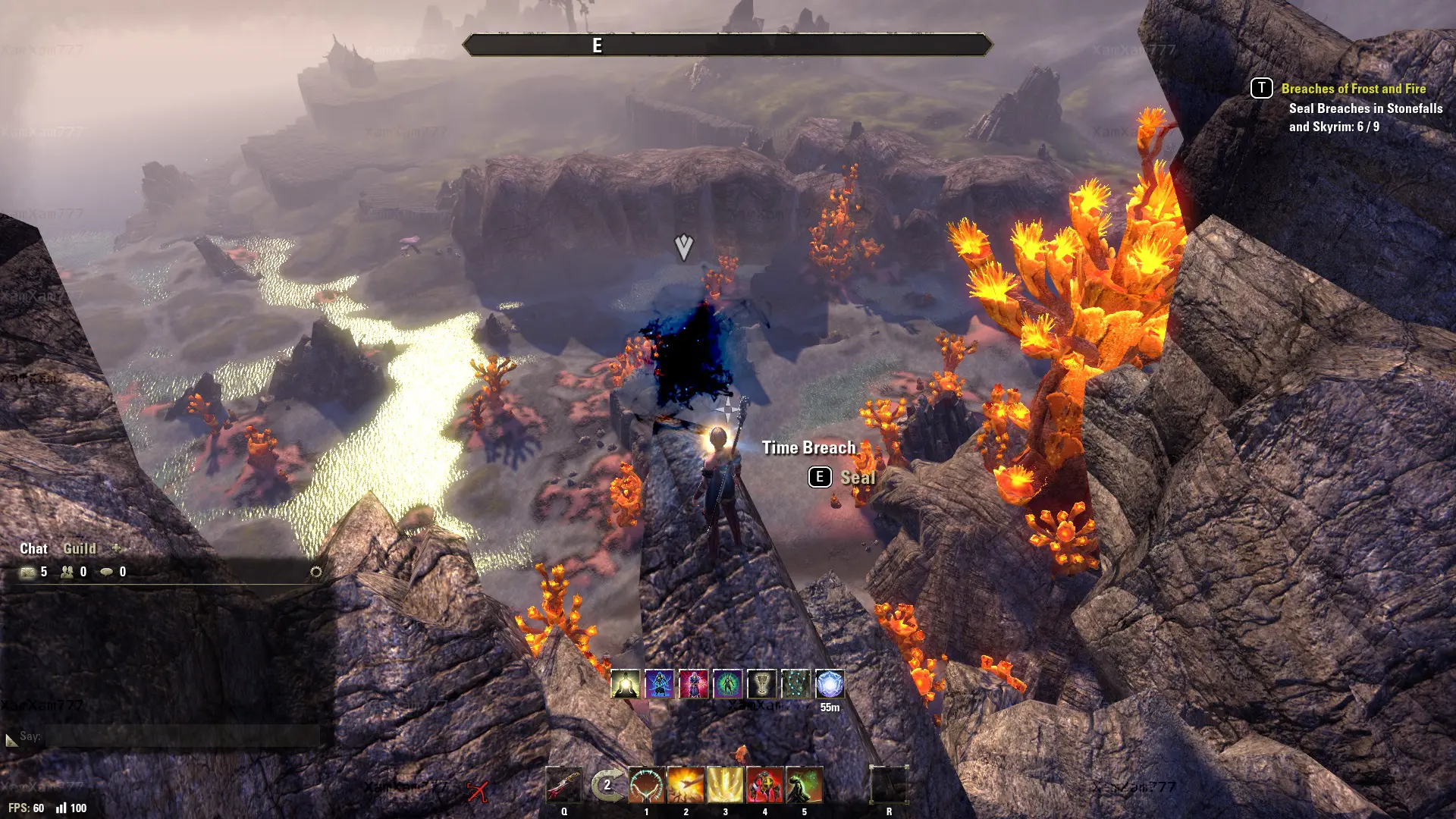
Task: Activate the golden light beams ability
Action: tap(725, 786)
